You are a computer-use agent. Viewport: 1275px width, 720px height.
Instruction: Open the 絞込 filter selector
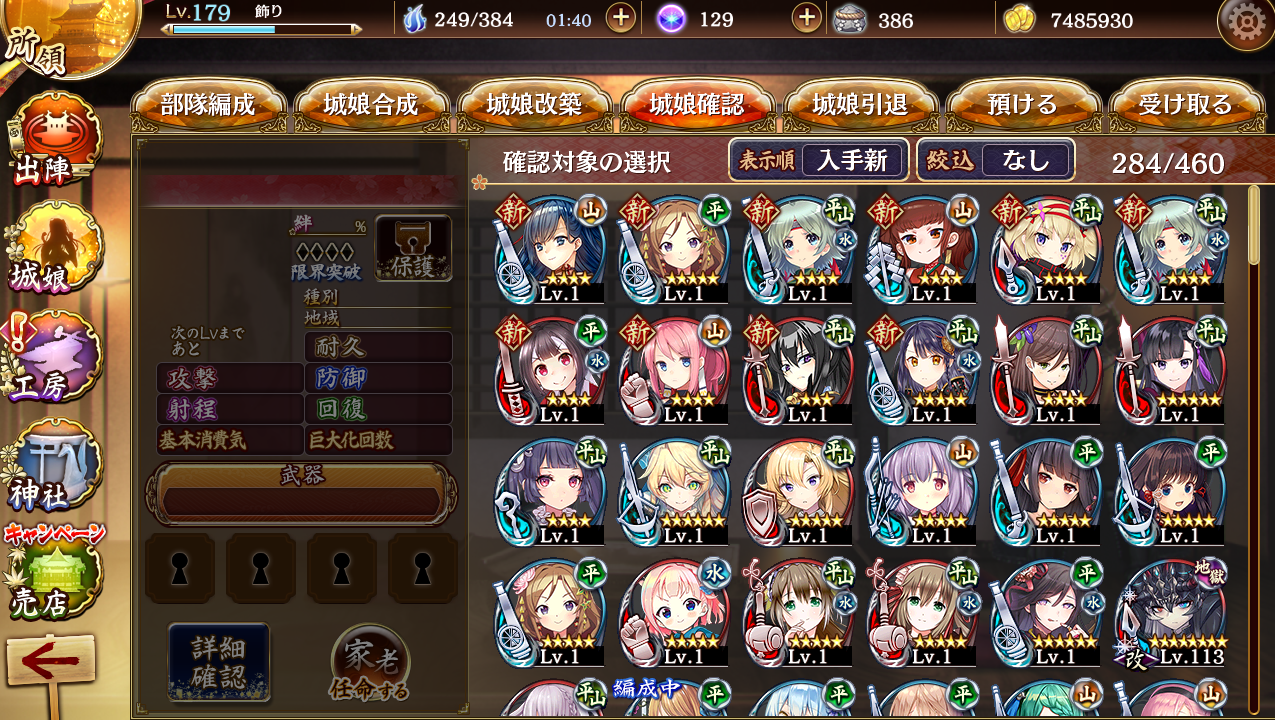[996, 160]
